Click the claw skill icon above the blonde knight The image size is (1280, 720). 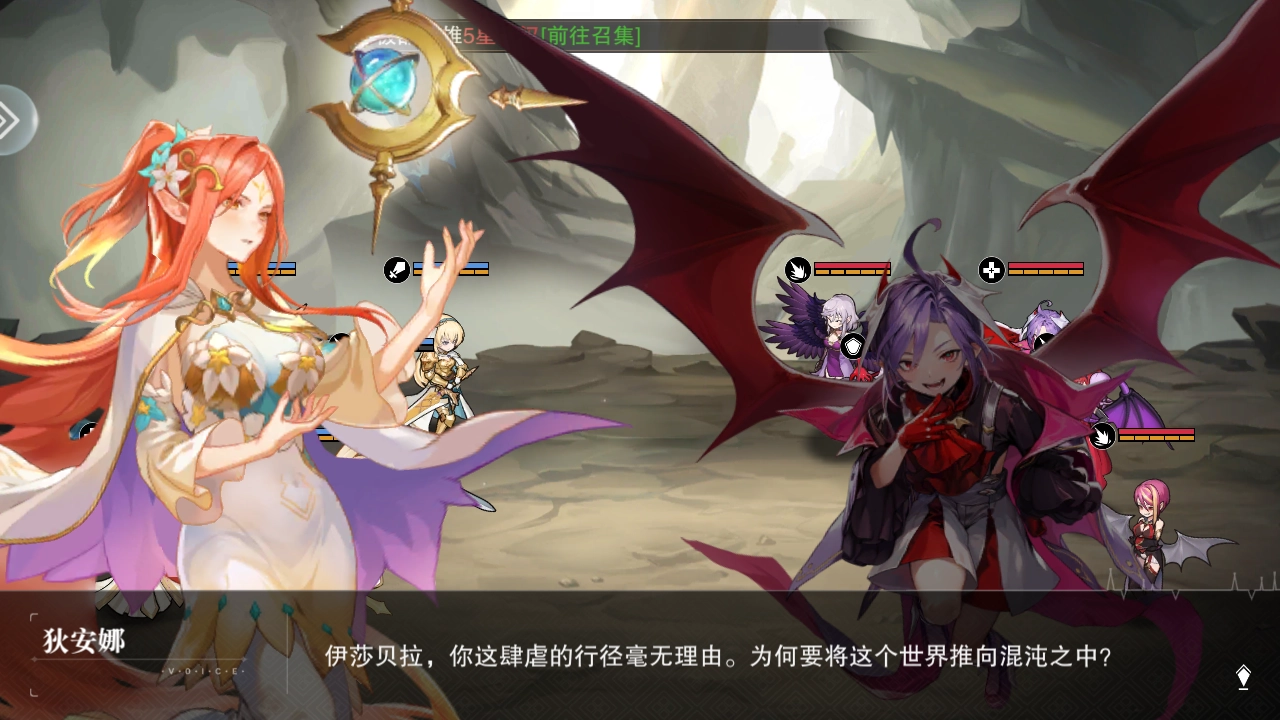point(394,269)
